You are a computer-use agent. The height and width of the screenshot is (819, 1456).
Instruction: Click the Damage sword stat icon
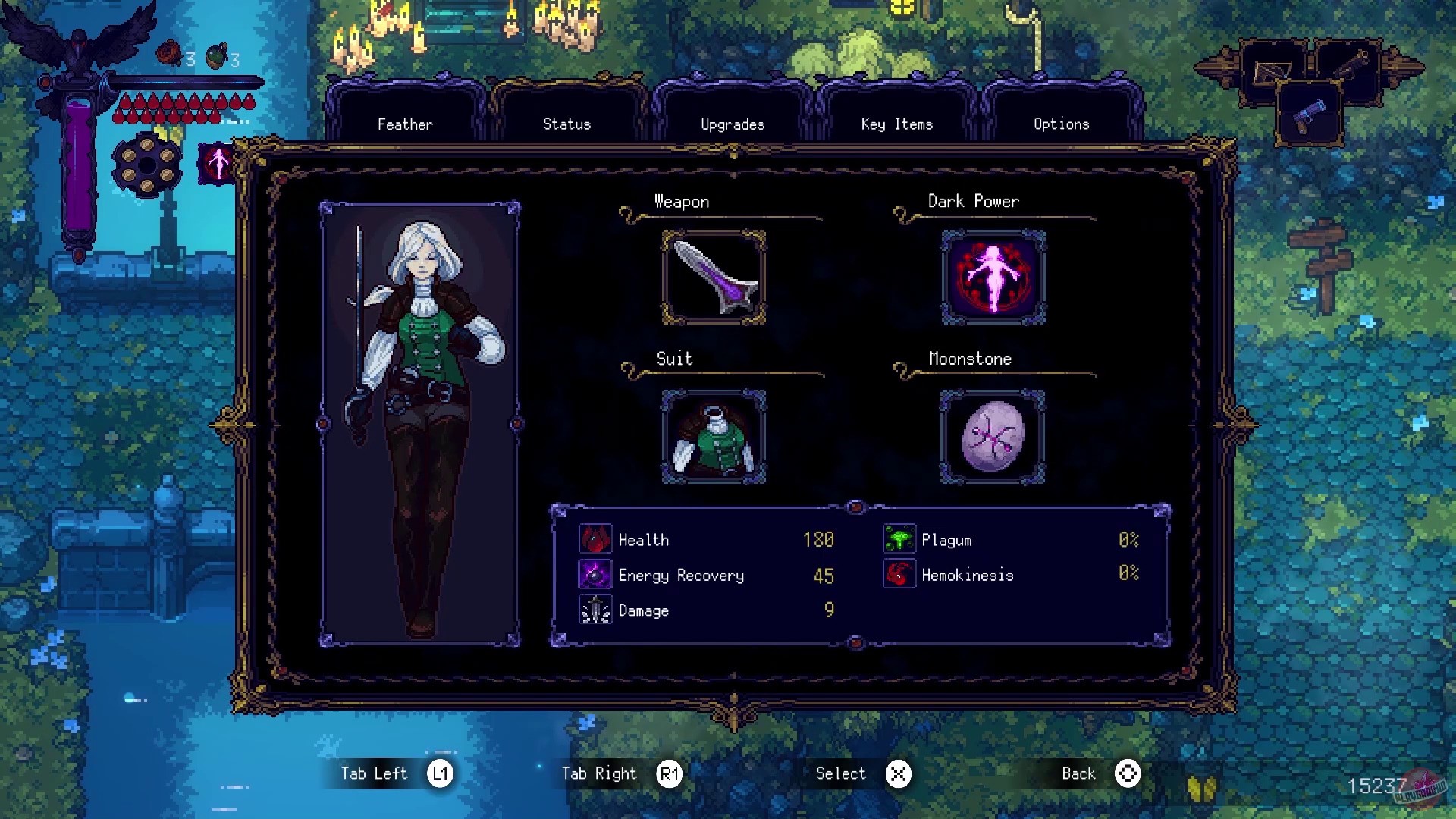(x=595, y=610)
